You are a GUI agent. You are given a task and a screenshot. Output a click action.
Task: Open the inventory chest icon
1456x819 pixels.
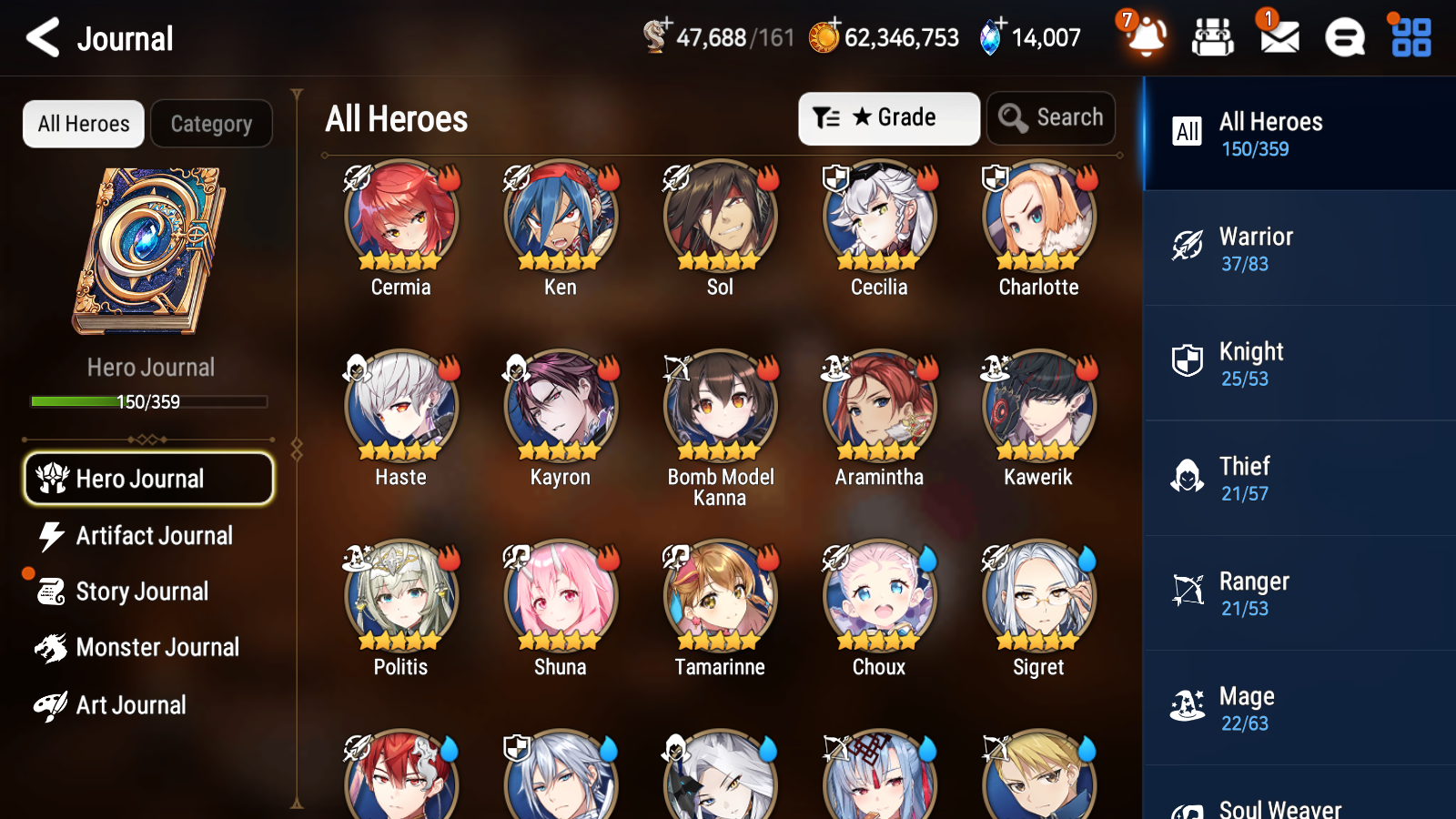tap(1213, 38)
